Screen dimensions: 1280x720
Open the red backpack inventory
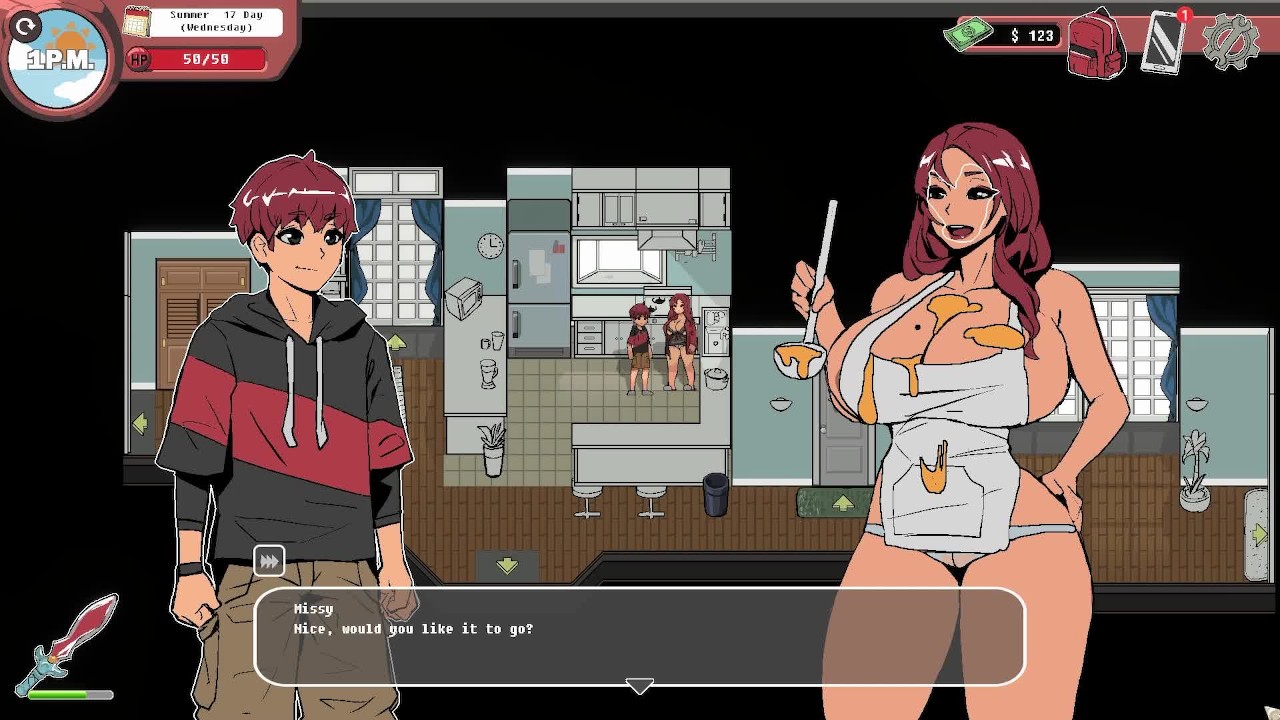(x=1096, y=45)
